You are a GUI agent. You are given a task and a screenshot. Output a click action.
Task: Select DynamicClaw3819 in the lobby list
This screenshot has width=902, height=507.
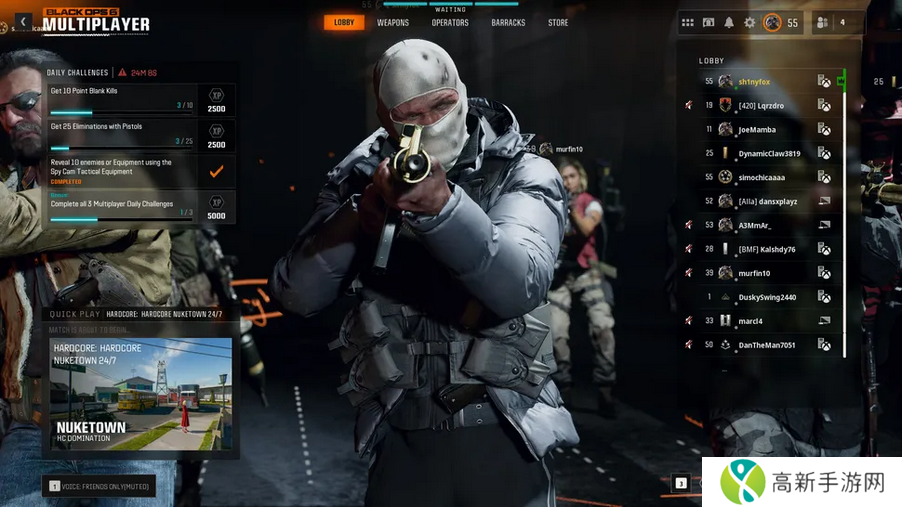(770, 154)
